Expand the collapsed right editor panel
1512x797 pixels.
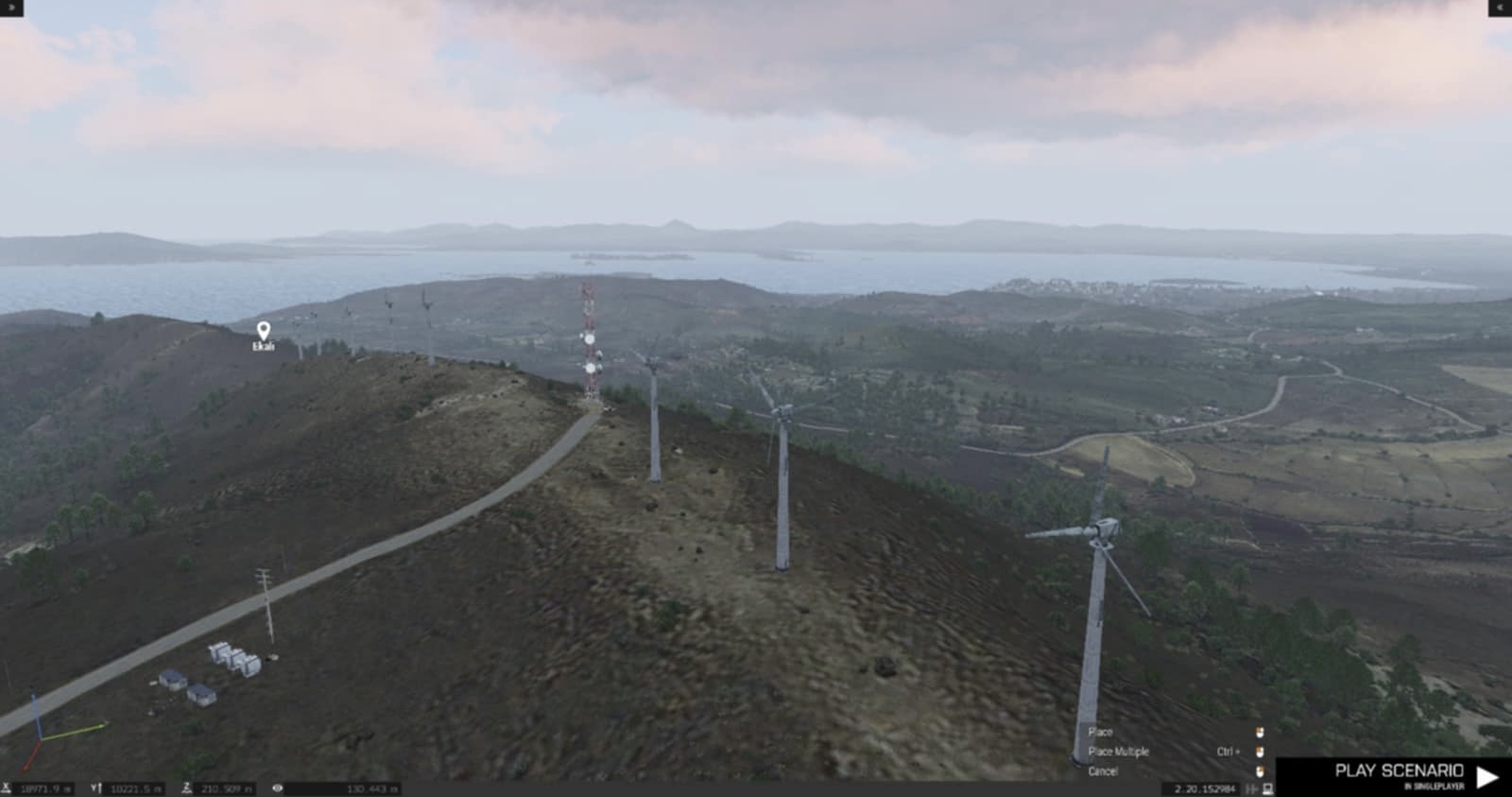1500,8
